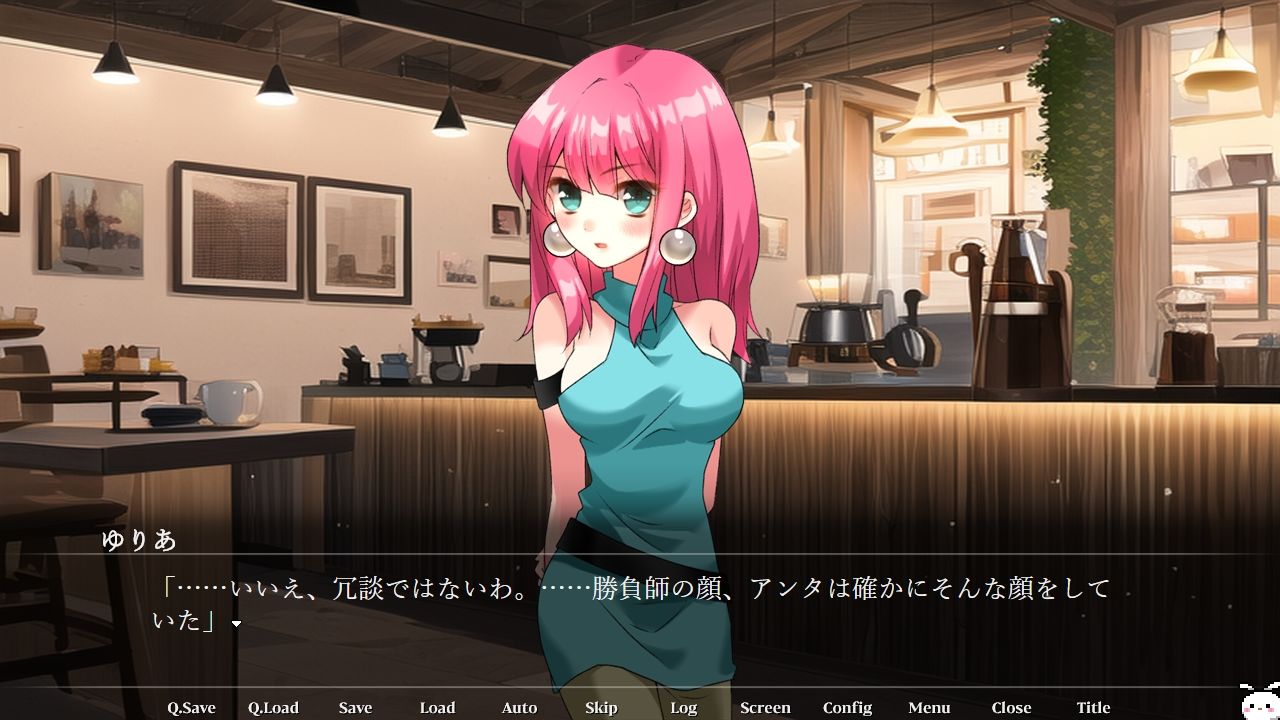Screen dimensions: 1280x720
Task: Open the Log to review past dialogue
Action: 684,707
